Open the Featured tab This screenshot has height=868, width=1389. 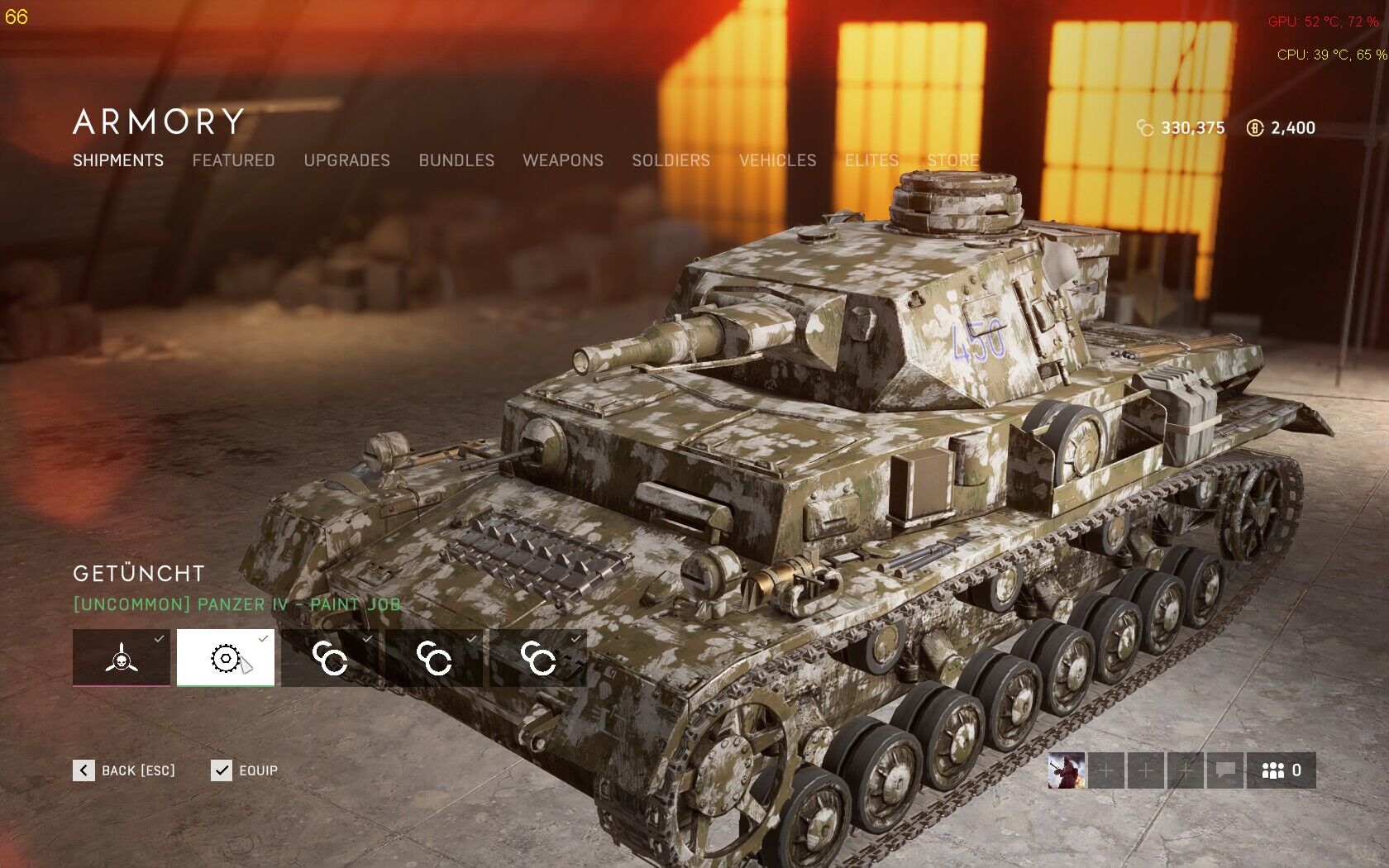pos(233,160)
